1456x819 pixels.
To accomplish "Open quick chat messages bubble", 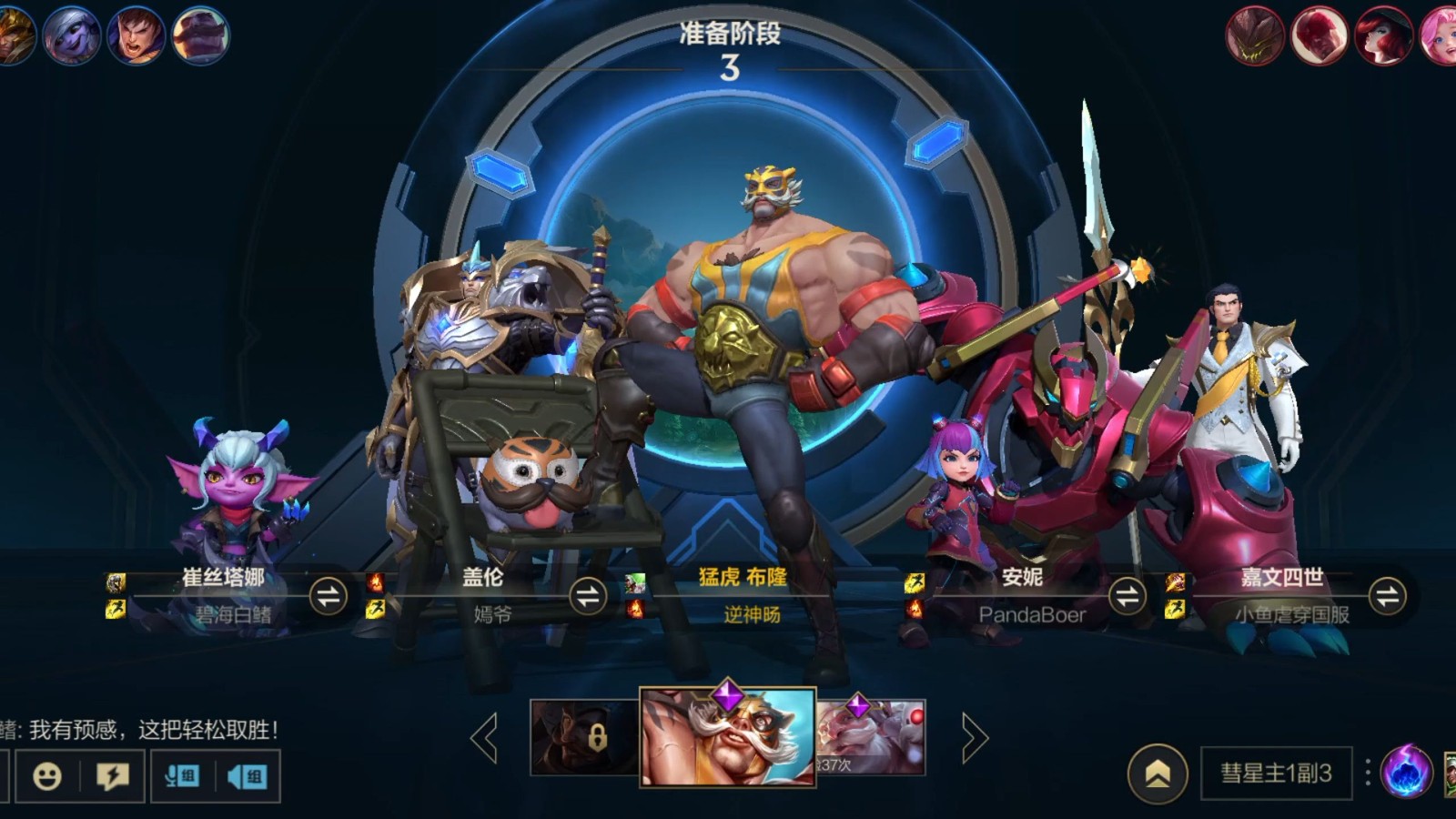I will coord(113,776).
